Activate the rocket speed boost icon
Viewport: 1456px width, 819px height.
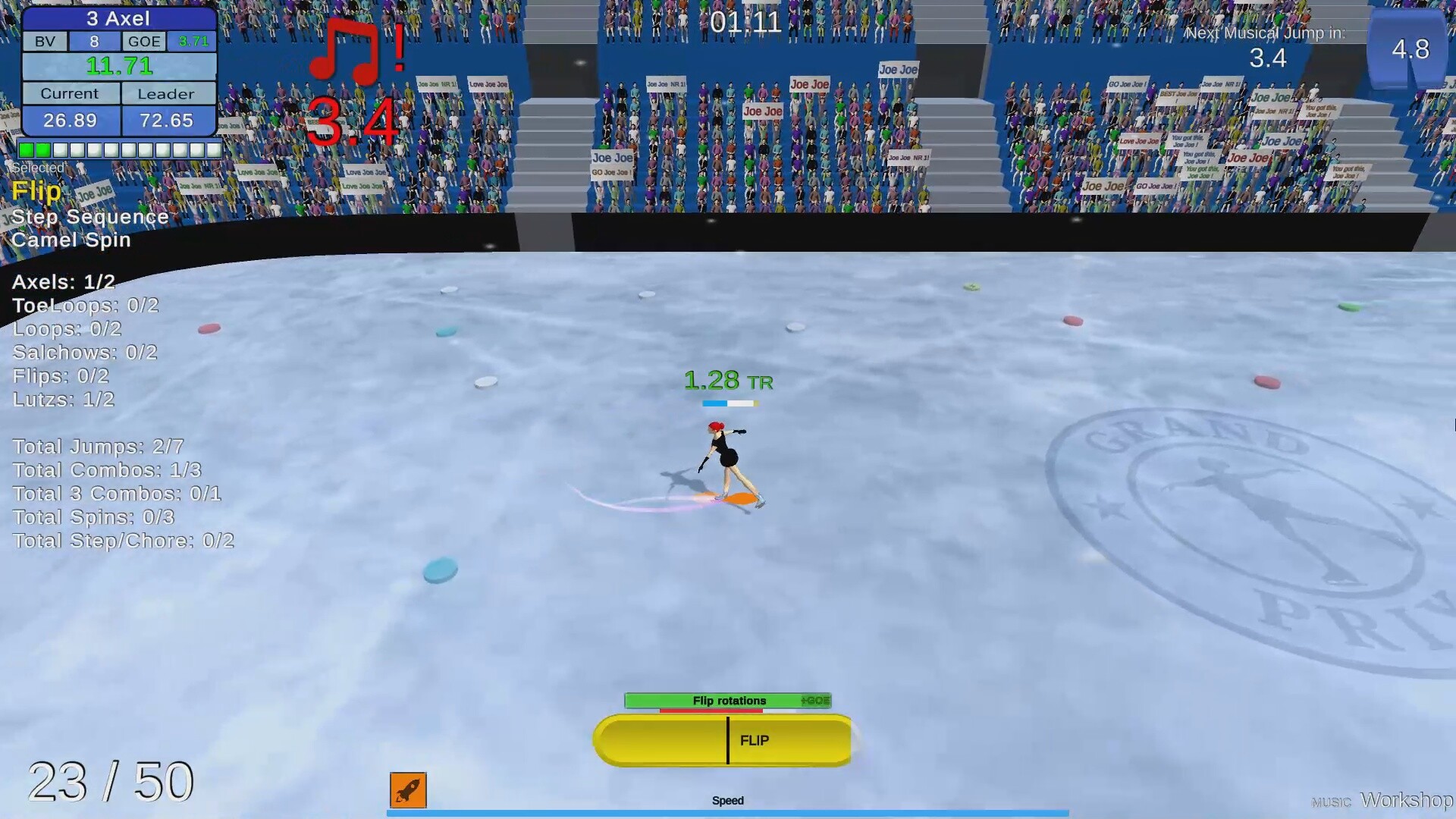(x=407, y=790)
